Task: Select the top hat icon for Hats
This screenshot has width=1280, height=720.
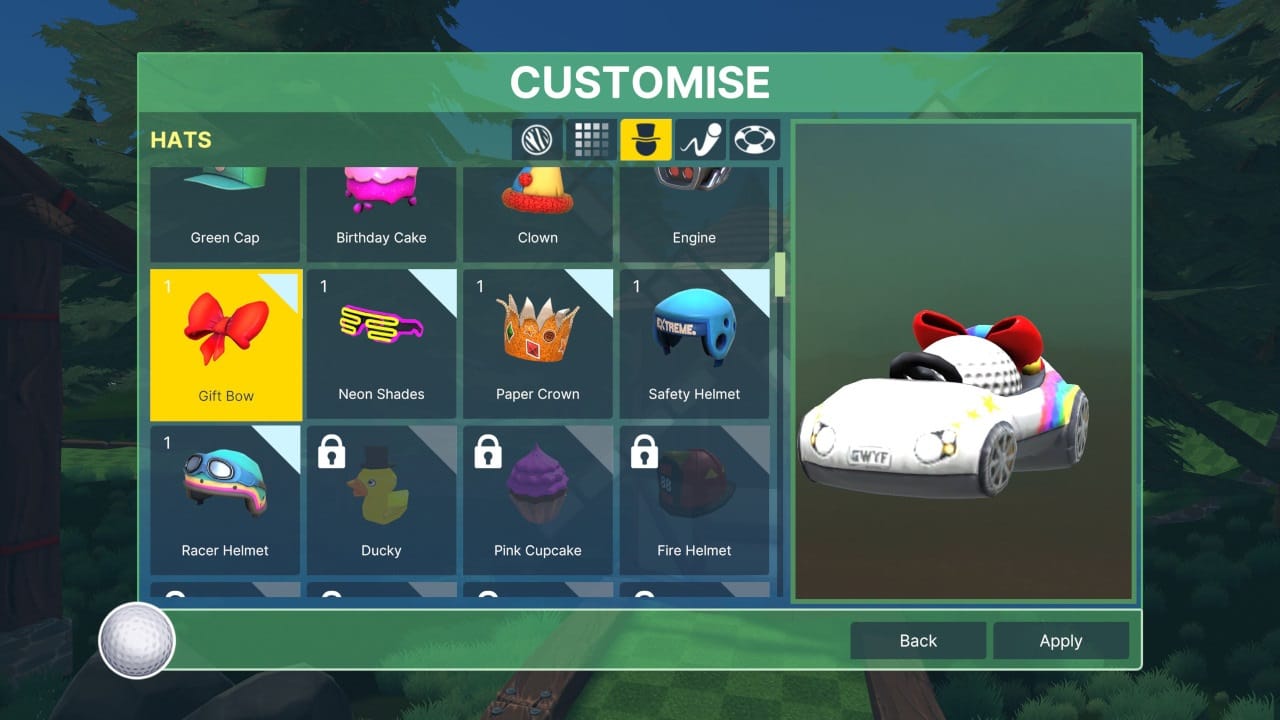Action: 645,139
